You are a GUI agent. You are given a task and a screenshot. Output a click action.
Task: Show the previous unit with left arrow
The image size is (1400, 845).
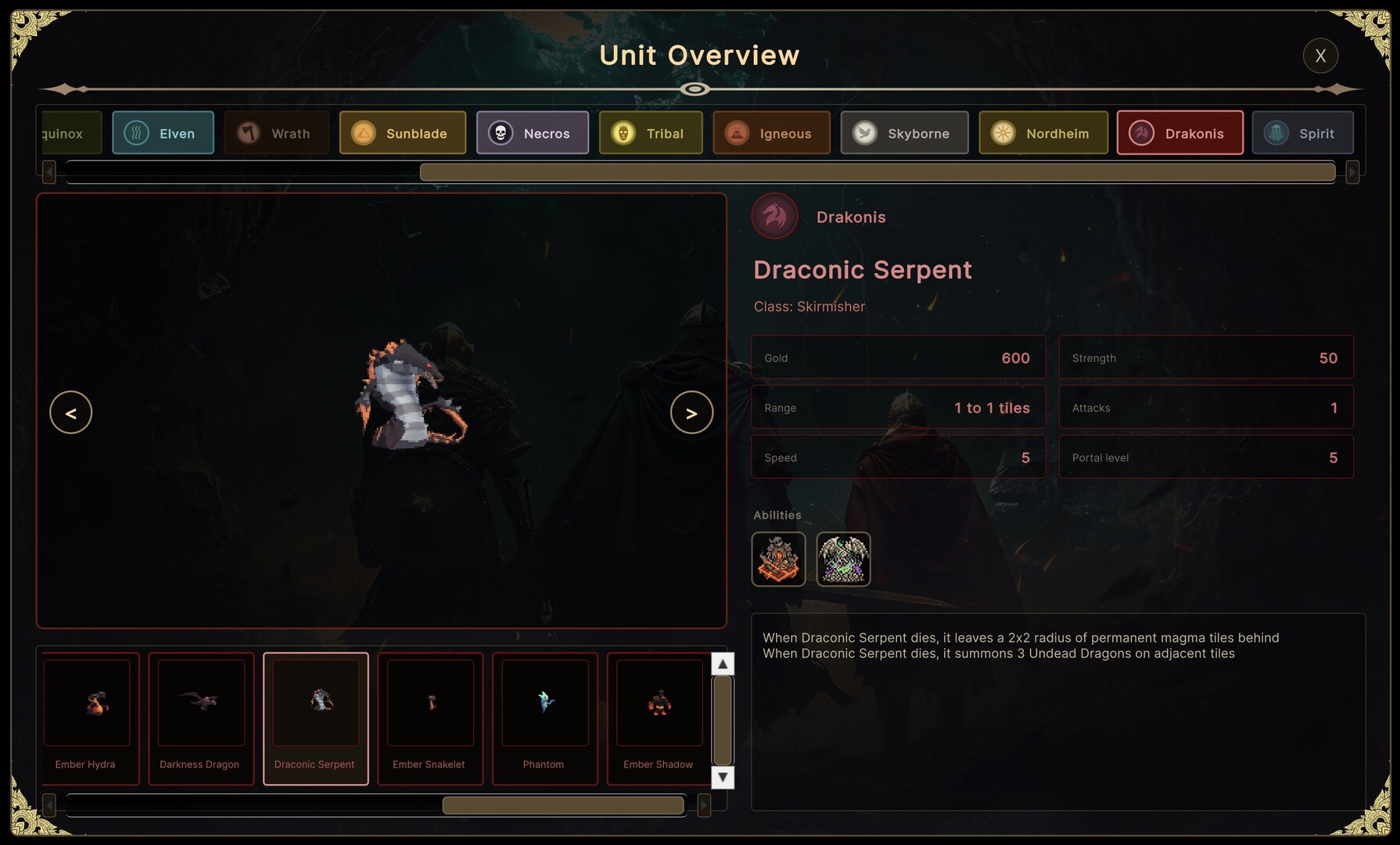[71, 412]
